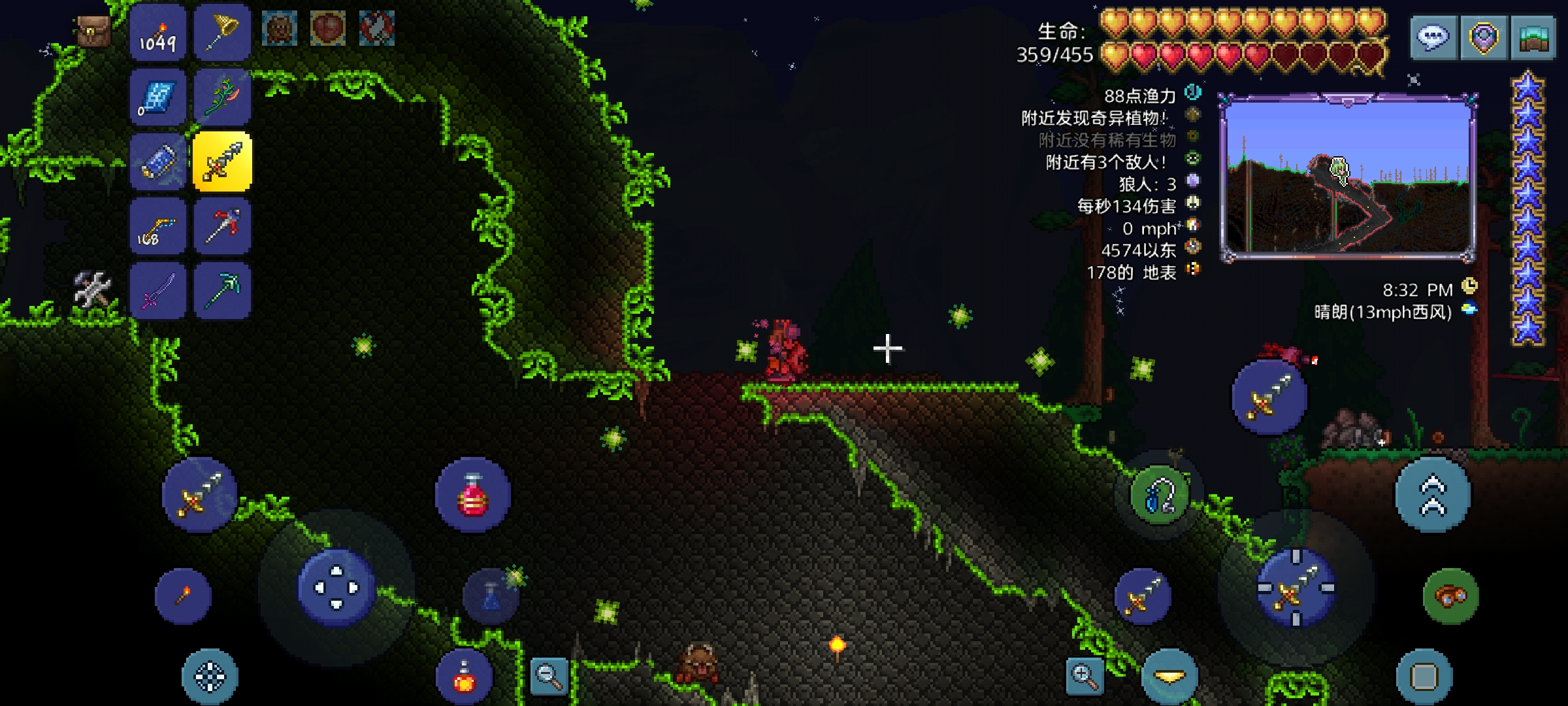Open the chat speech bubble
The width and height of the screenshot is (1568, 706).
point(1433,38)
